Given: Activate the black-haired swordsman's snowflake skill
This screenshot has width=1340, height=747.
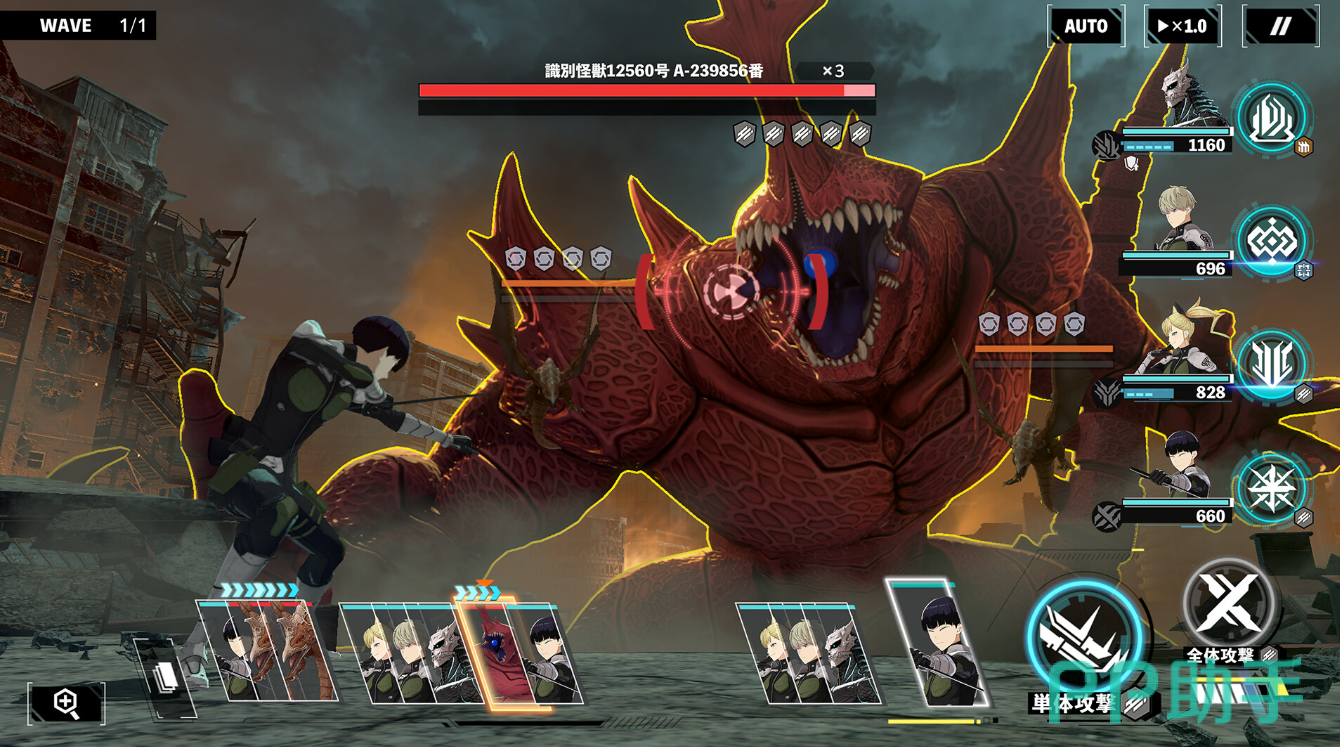Looking at the screenshot, I should 1271,489.
